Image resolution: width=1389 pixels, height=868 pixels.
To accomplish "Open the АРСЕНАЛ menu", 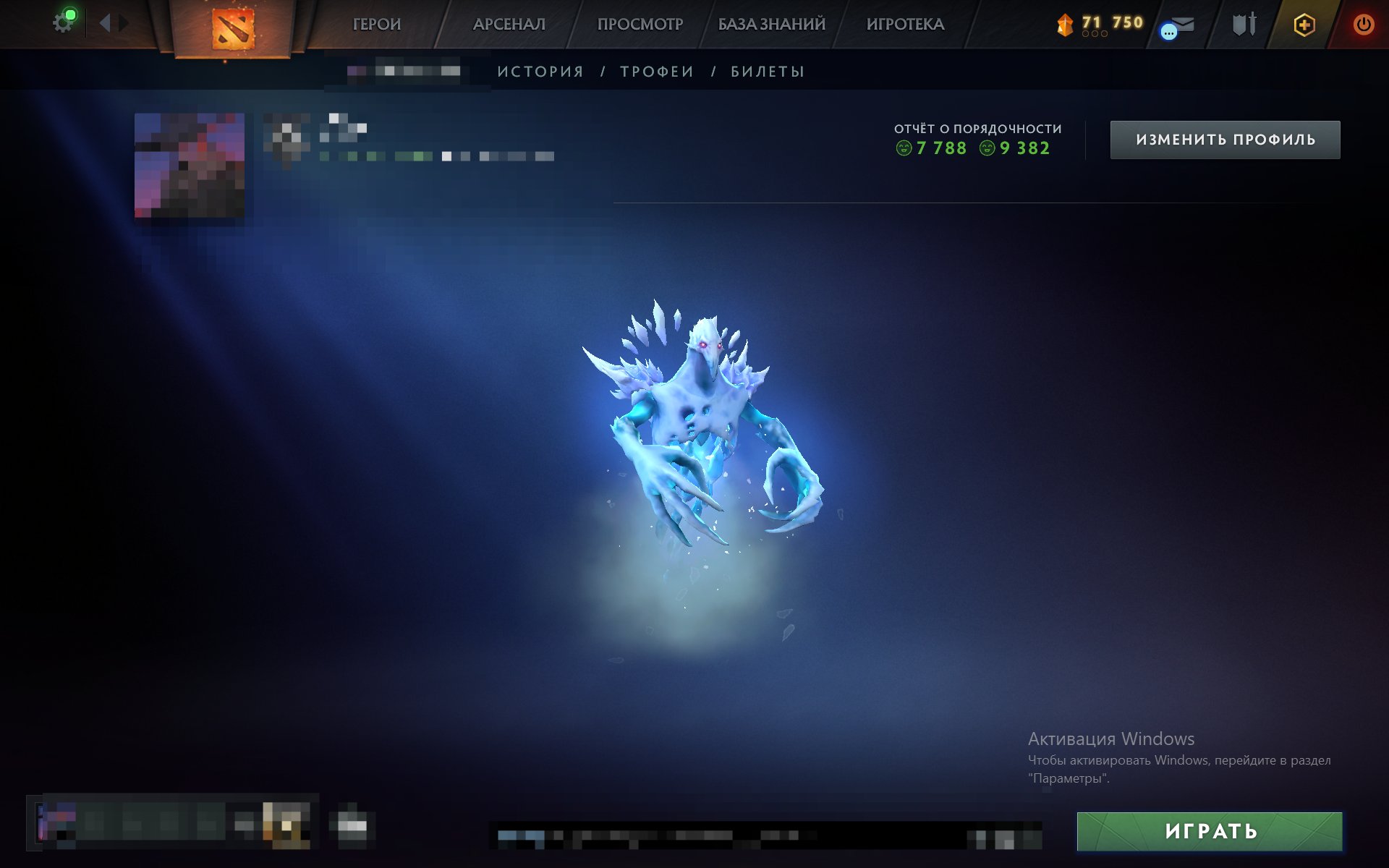I will pos(510,23).
